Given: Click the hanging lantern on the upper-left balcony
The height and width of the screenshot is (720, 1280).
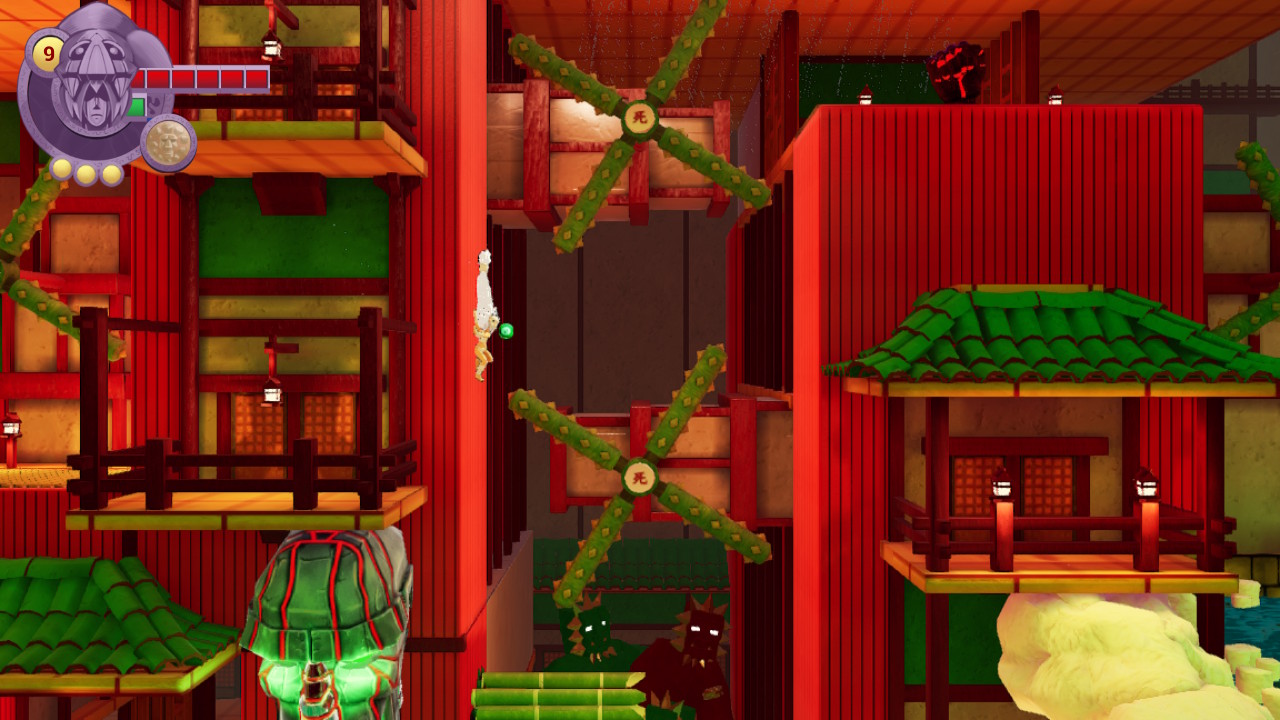Looking at the screenshot, I should point(269,49).
